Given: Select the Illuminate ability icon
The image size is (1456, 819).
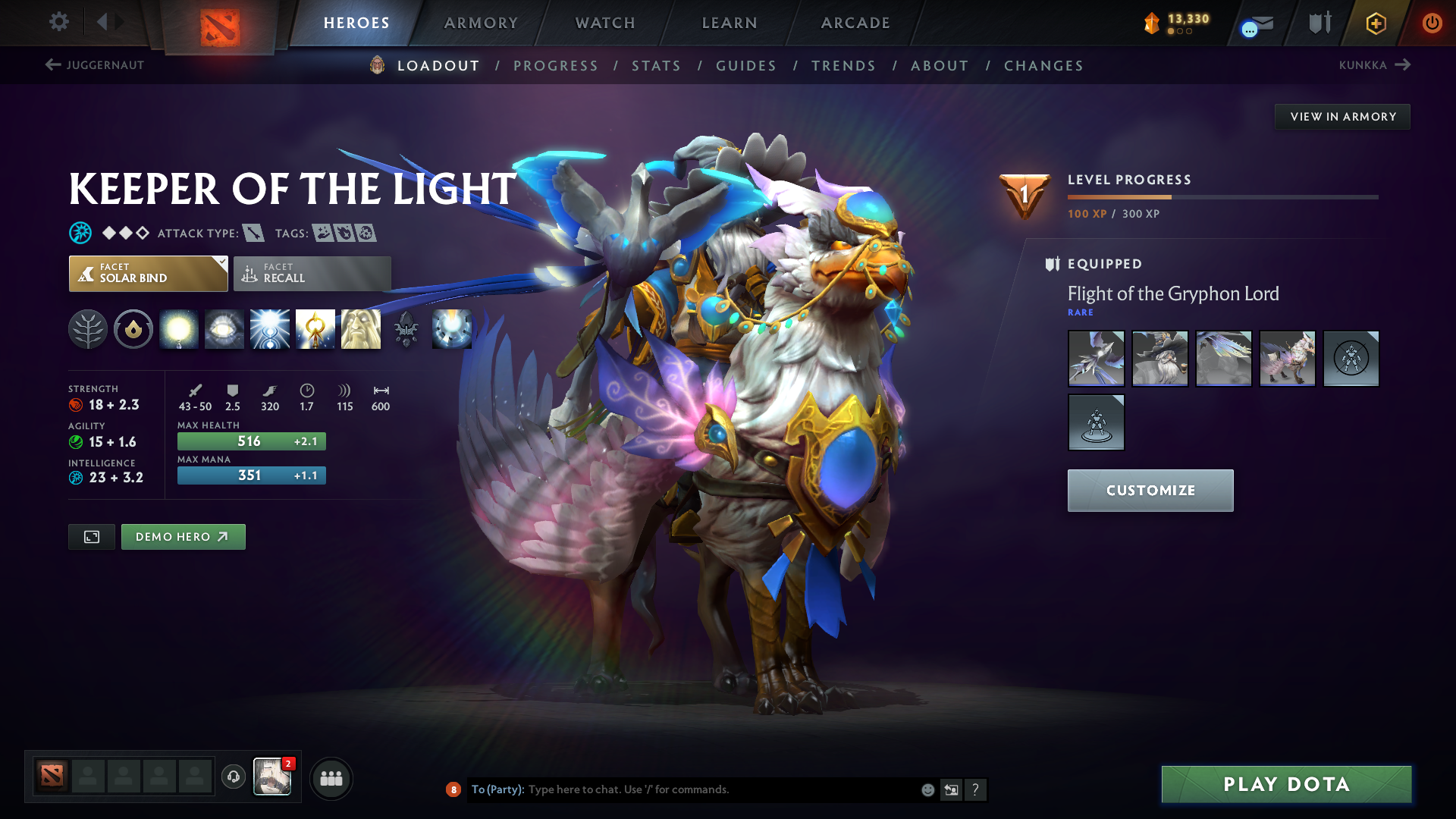Looking at the screenshot, I should [179, 329].
